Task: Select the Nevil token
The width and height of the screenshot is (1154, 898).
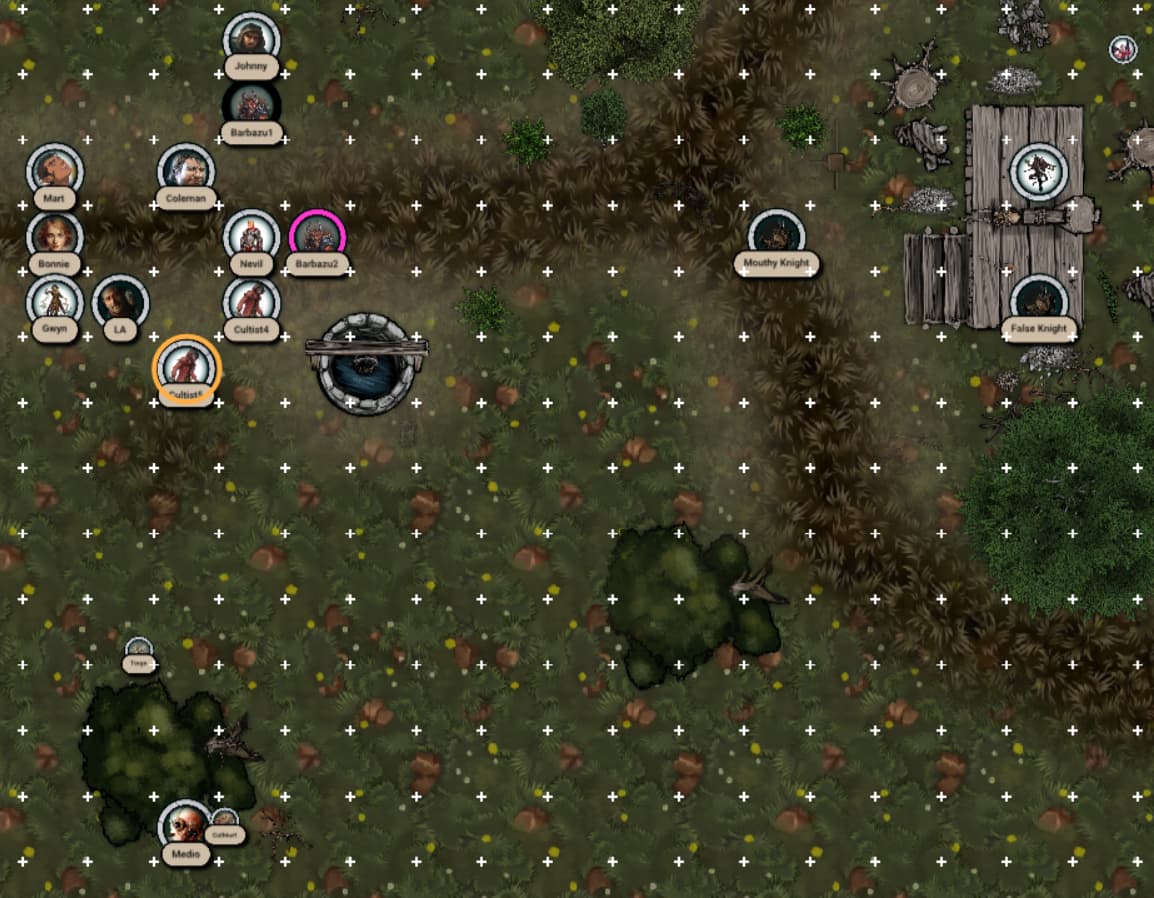Action: point(251,236)
